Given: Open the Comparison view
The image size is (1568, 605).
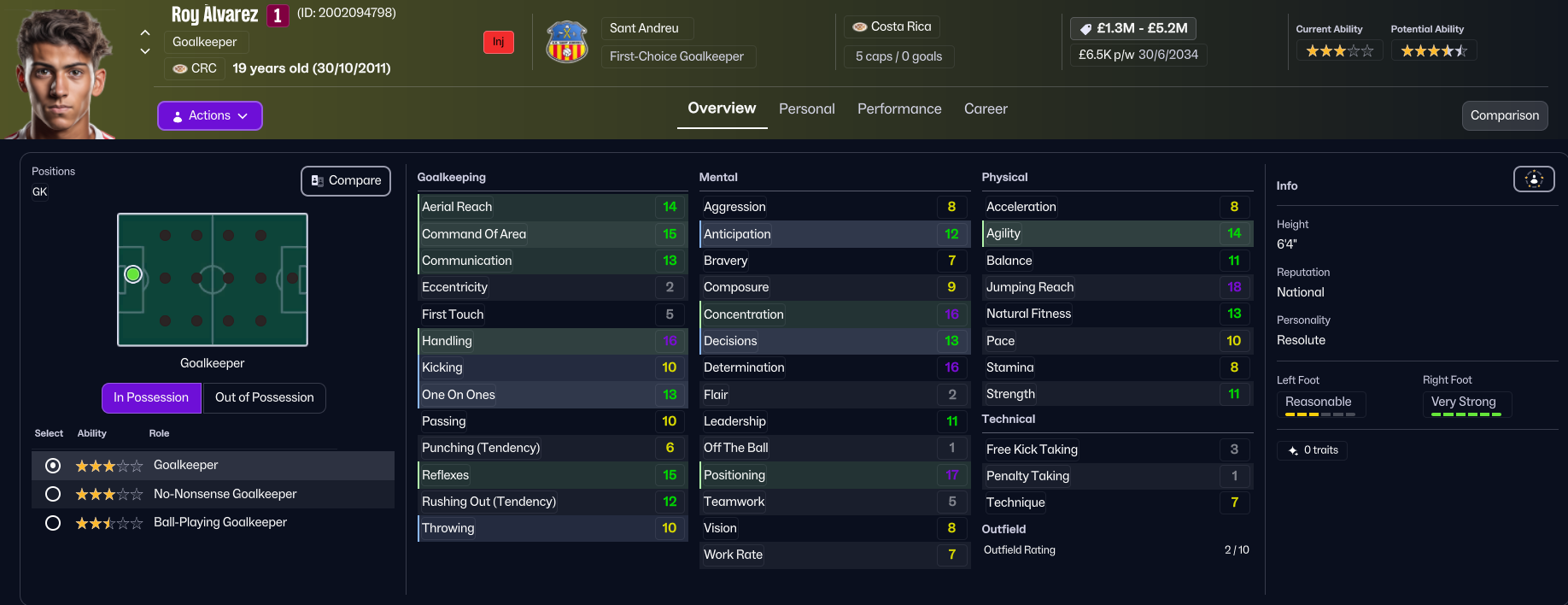Looking at the screenshot, I should pyautogui.click(x=1504, y=115).
